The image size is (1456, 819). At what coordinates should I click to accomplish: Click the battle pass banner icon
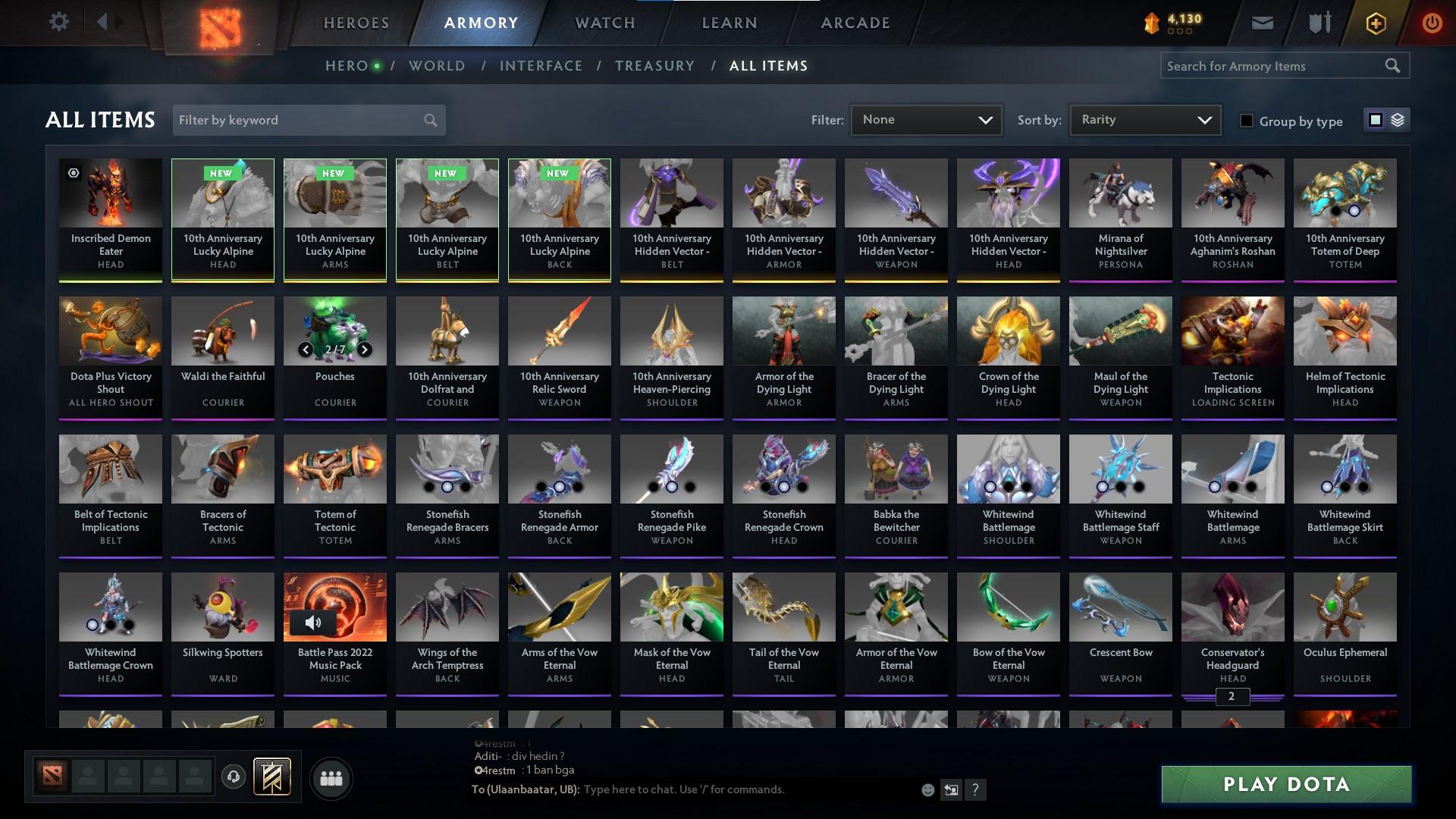point(273,777)
